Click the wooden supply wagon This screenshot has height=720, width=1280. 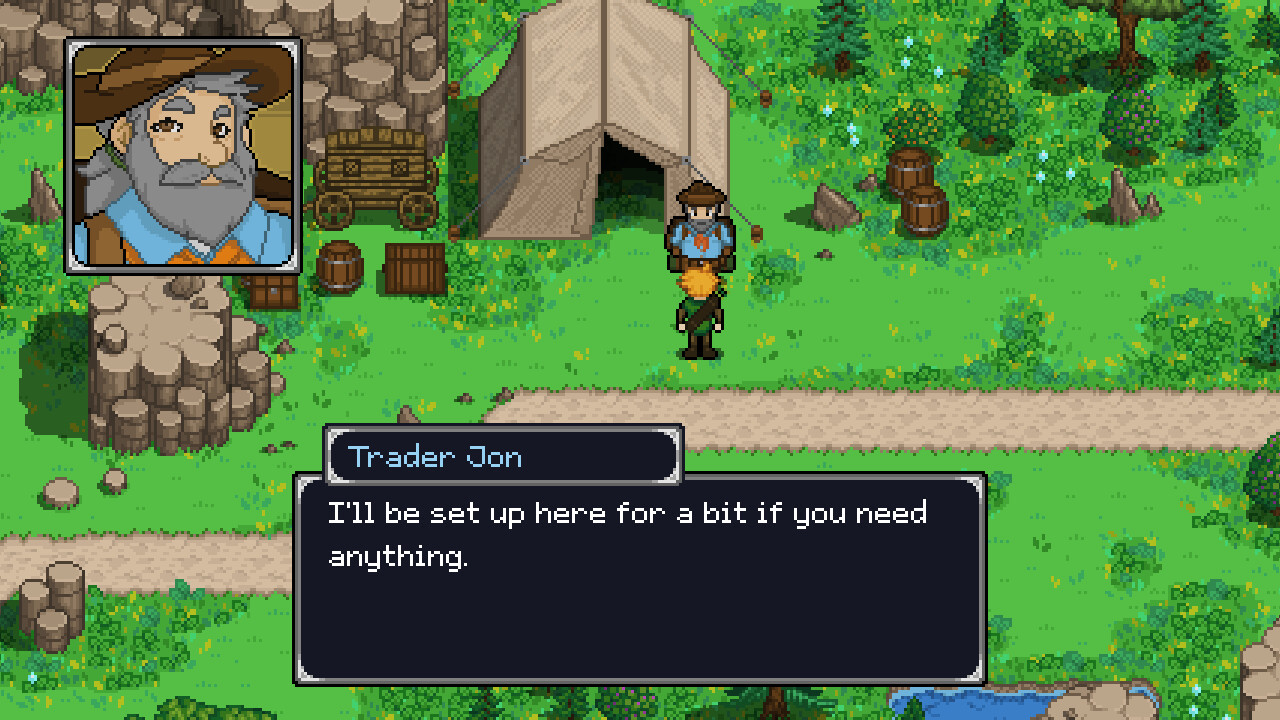tap(375, 180)
